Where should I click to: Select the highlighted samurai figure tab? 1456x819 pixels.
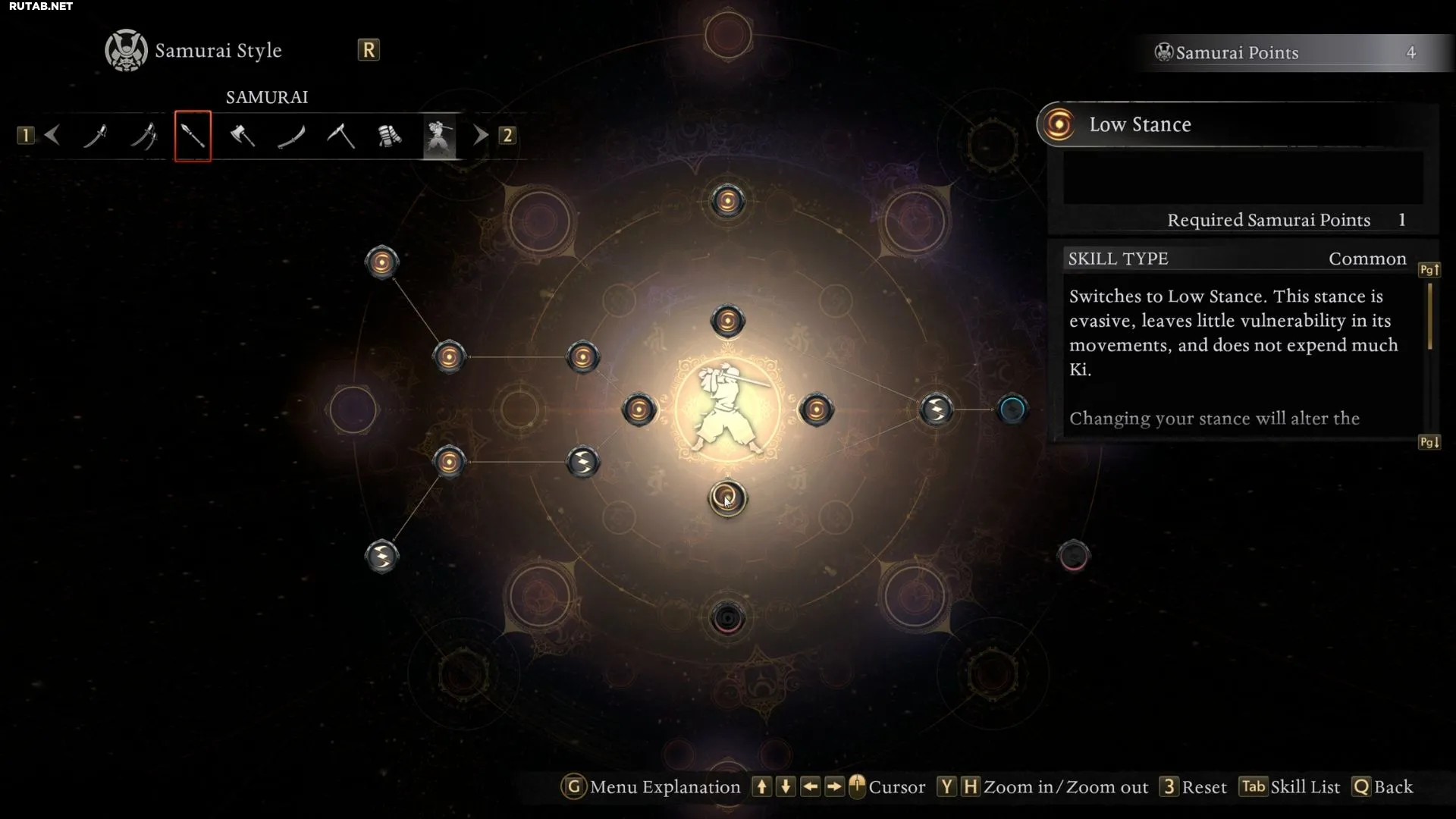(x=439, y=136)
